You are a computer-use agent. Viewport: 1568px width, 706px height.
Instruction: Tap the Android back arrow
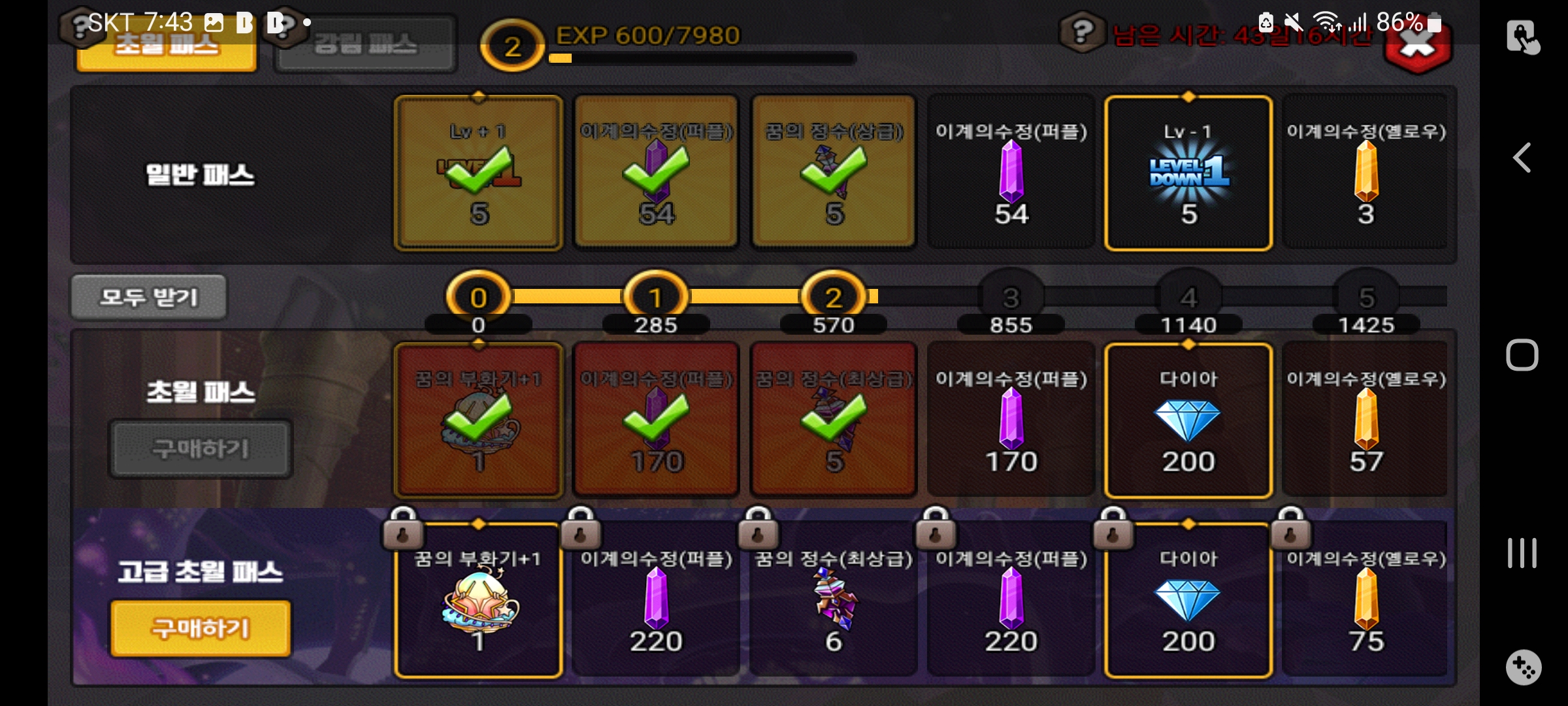(x=1522, y=158)
